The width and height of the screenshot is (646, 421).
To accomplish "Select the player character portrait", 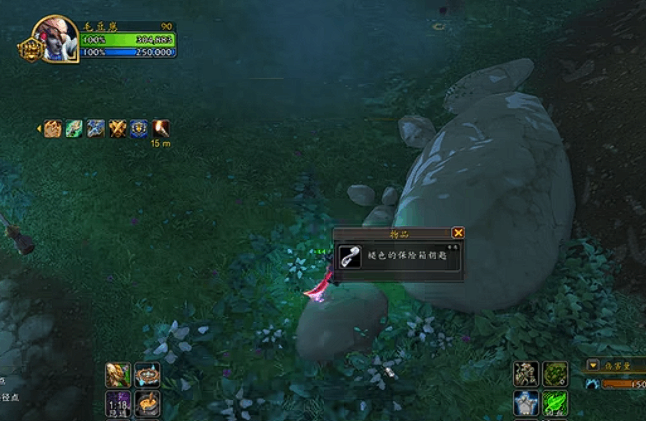I will [x=55, y=37].
